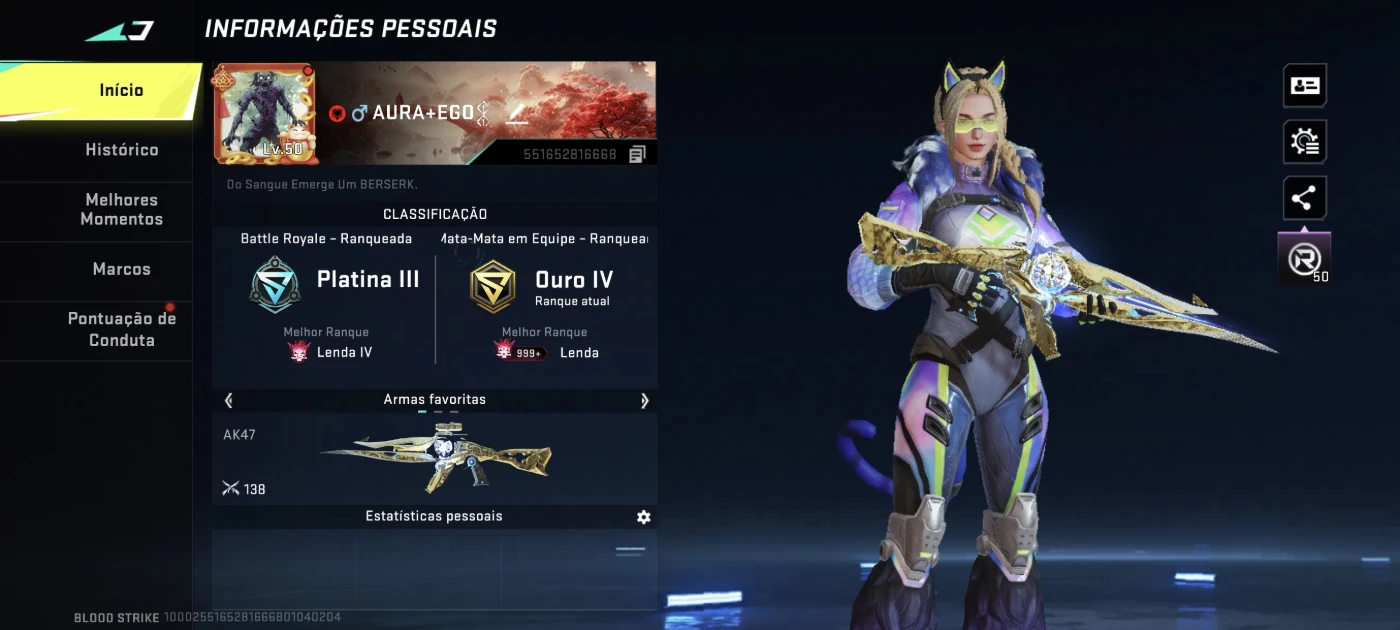The height and width of the screenshot is (630, 1400).
Task: Open Pontuação de Conduta section
Action: (121, 330)
